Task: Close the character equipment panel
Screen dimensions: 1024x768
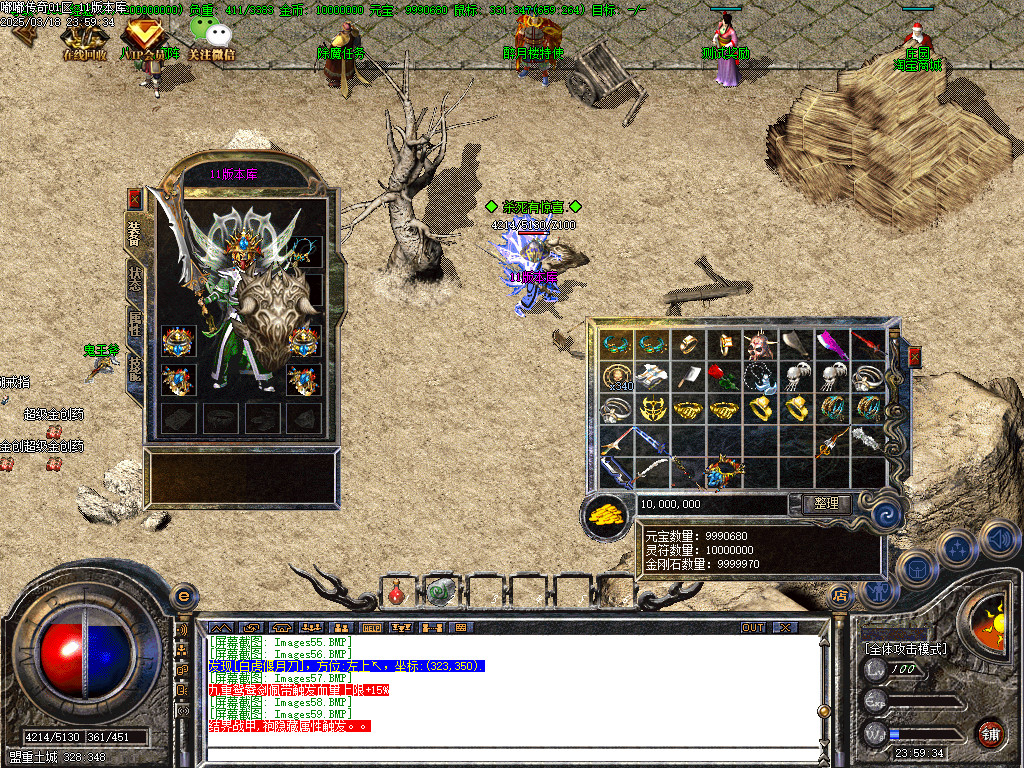Action: point(134,198)
